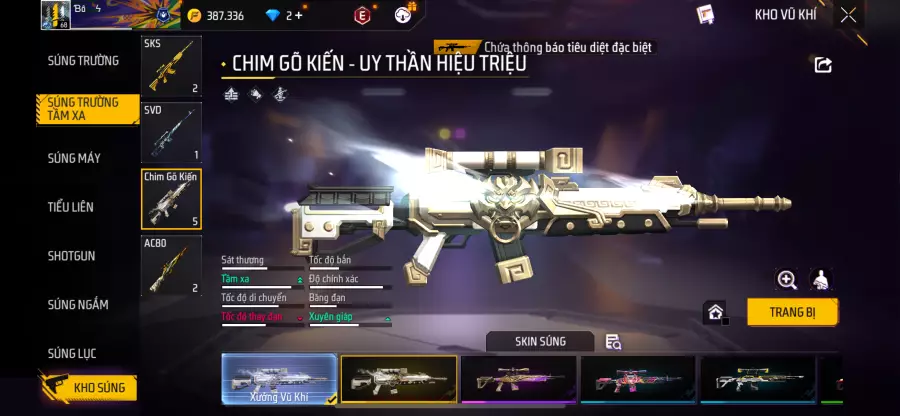Switch to the SÚNG MÁY category
The width and height of the screenshot is (900, 416).
point(74,158)
